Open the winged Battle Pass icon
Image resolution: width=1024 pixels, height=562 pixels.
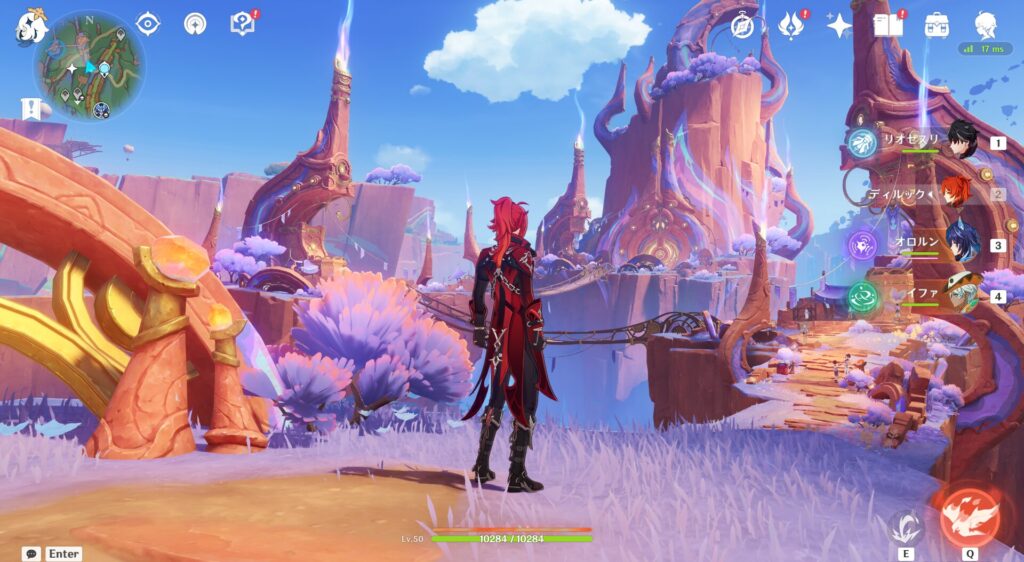791,25
